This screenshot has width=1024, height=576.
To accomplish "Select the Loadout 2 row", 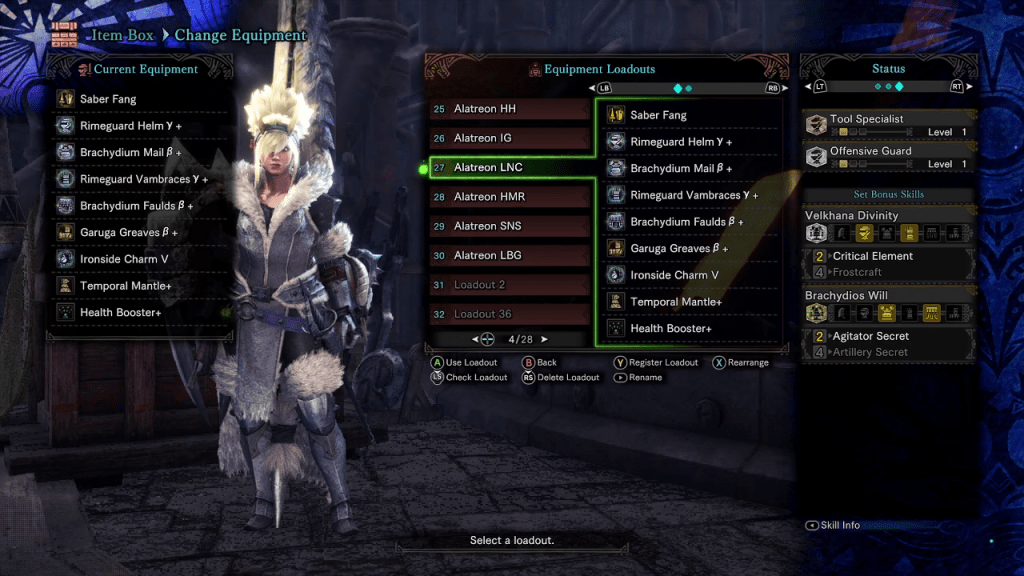I will click(x=510, y=285).
